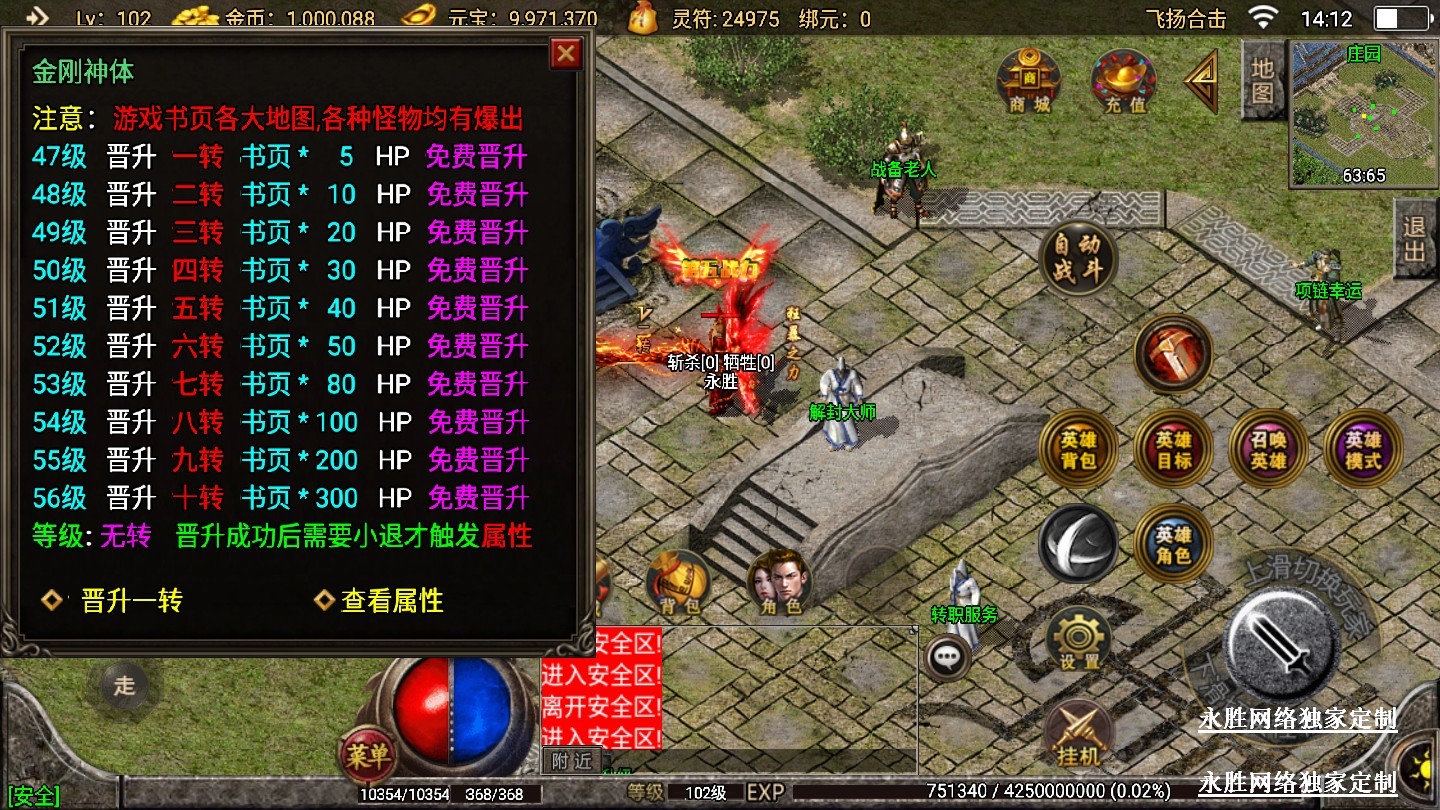Close the 金刚神体 dialog window

(566, 53)
